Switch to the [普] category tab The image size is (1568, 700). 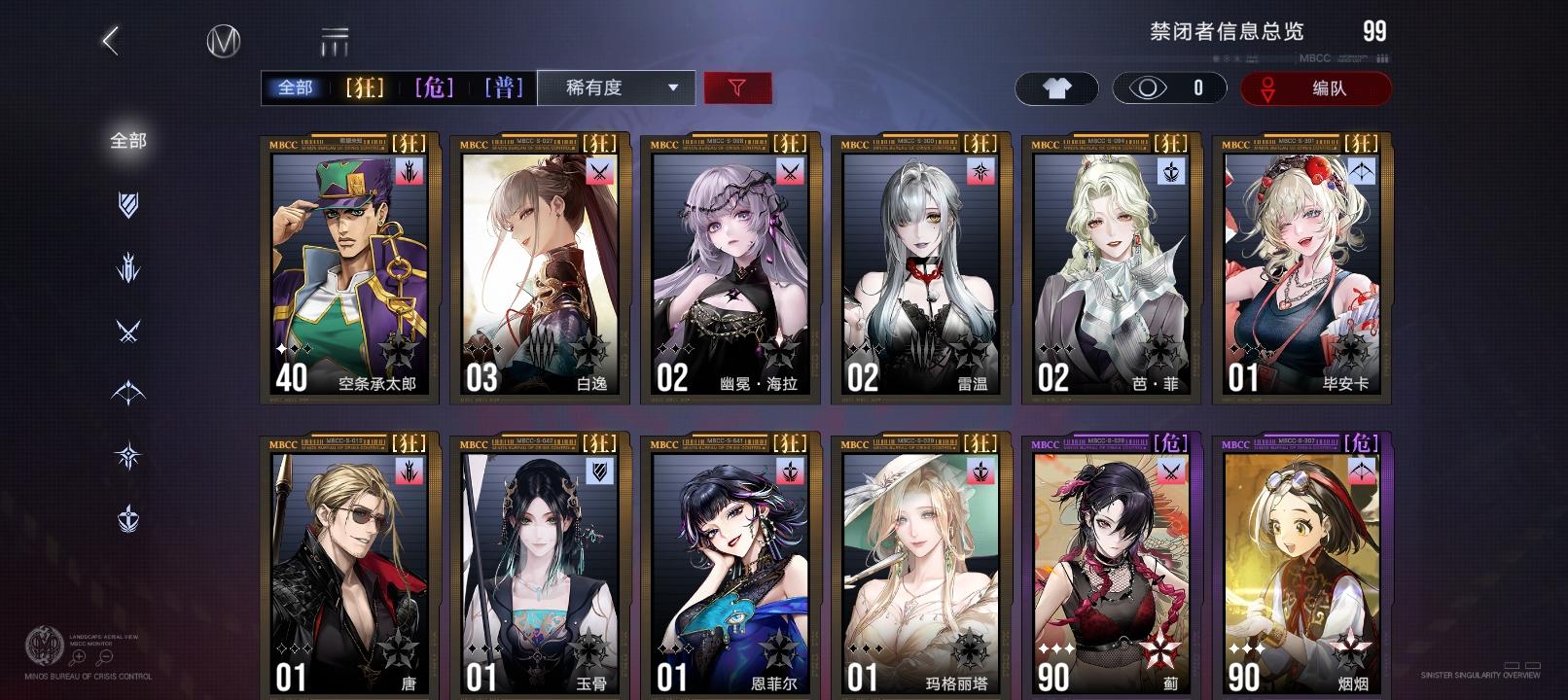pos(505,87)
